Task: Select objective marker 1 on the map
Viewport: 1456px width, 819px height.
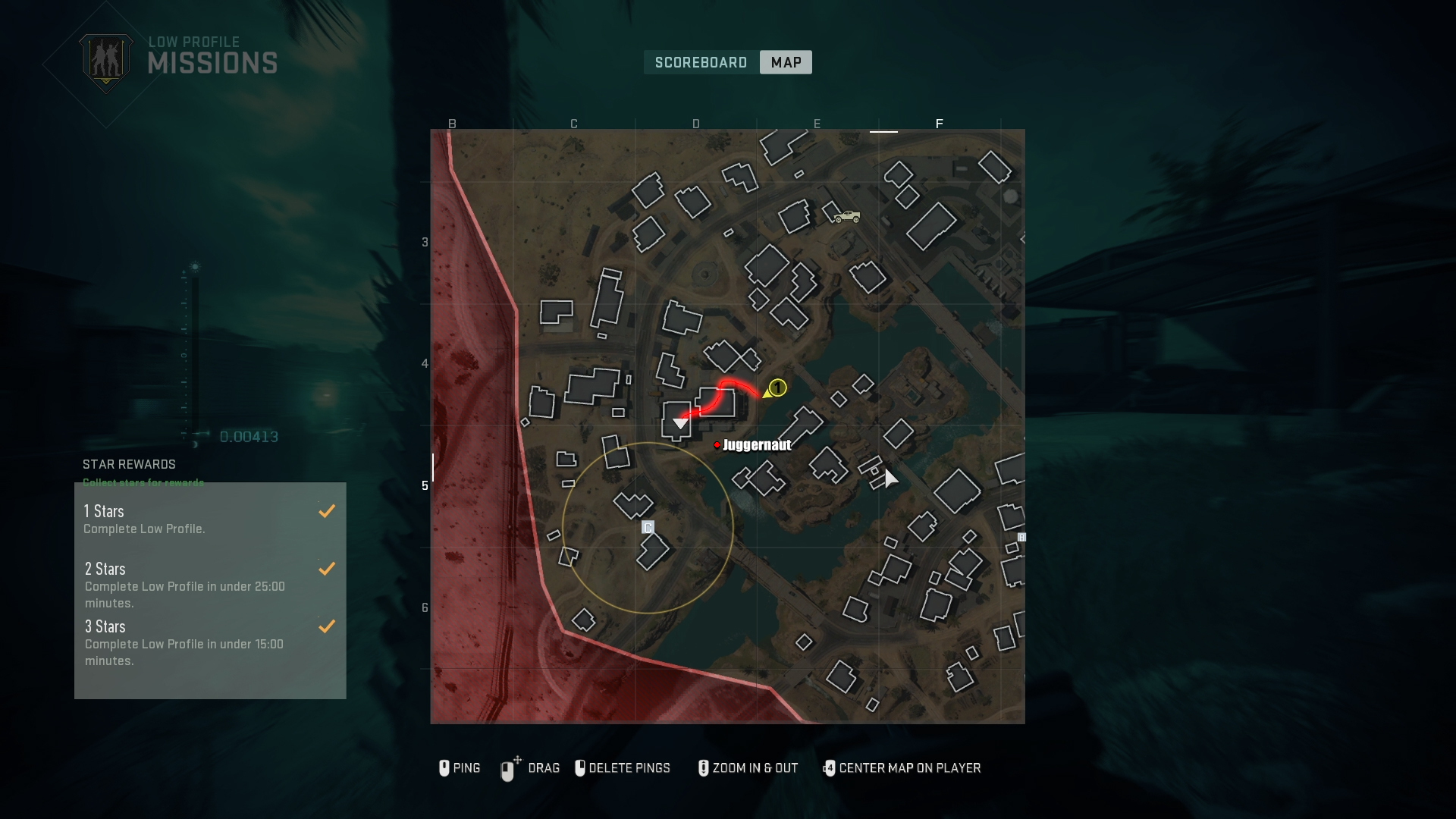Action: pyautogui.click(x=778, y=388)
